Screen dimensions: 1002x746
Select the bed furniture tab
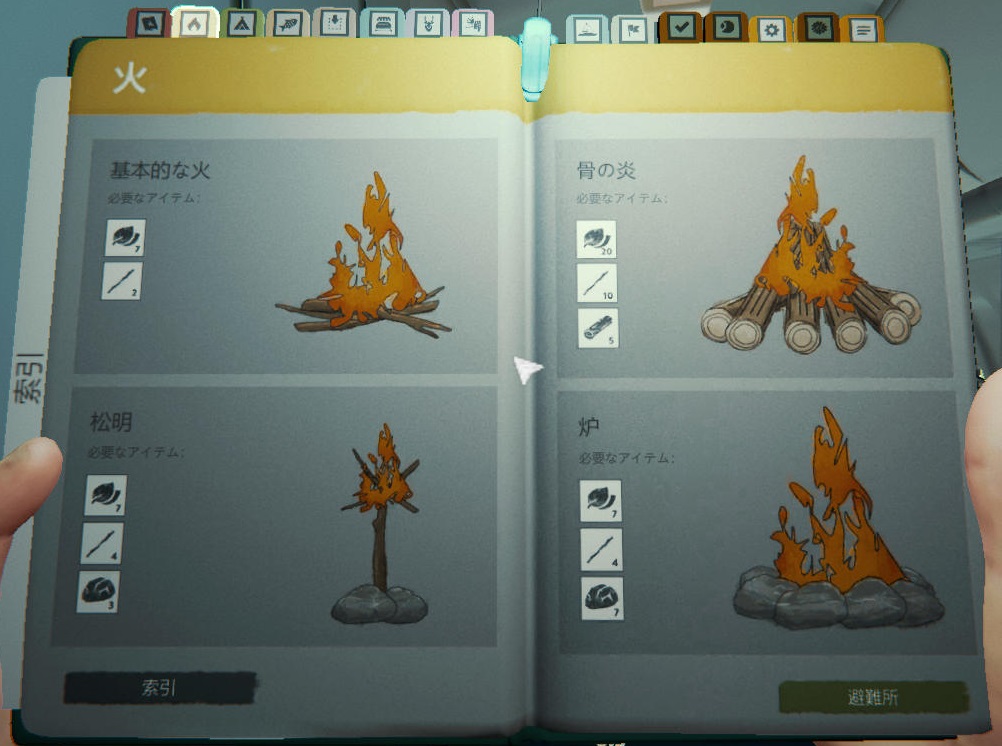[382, 25]
